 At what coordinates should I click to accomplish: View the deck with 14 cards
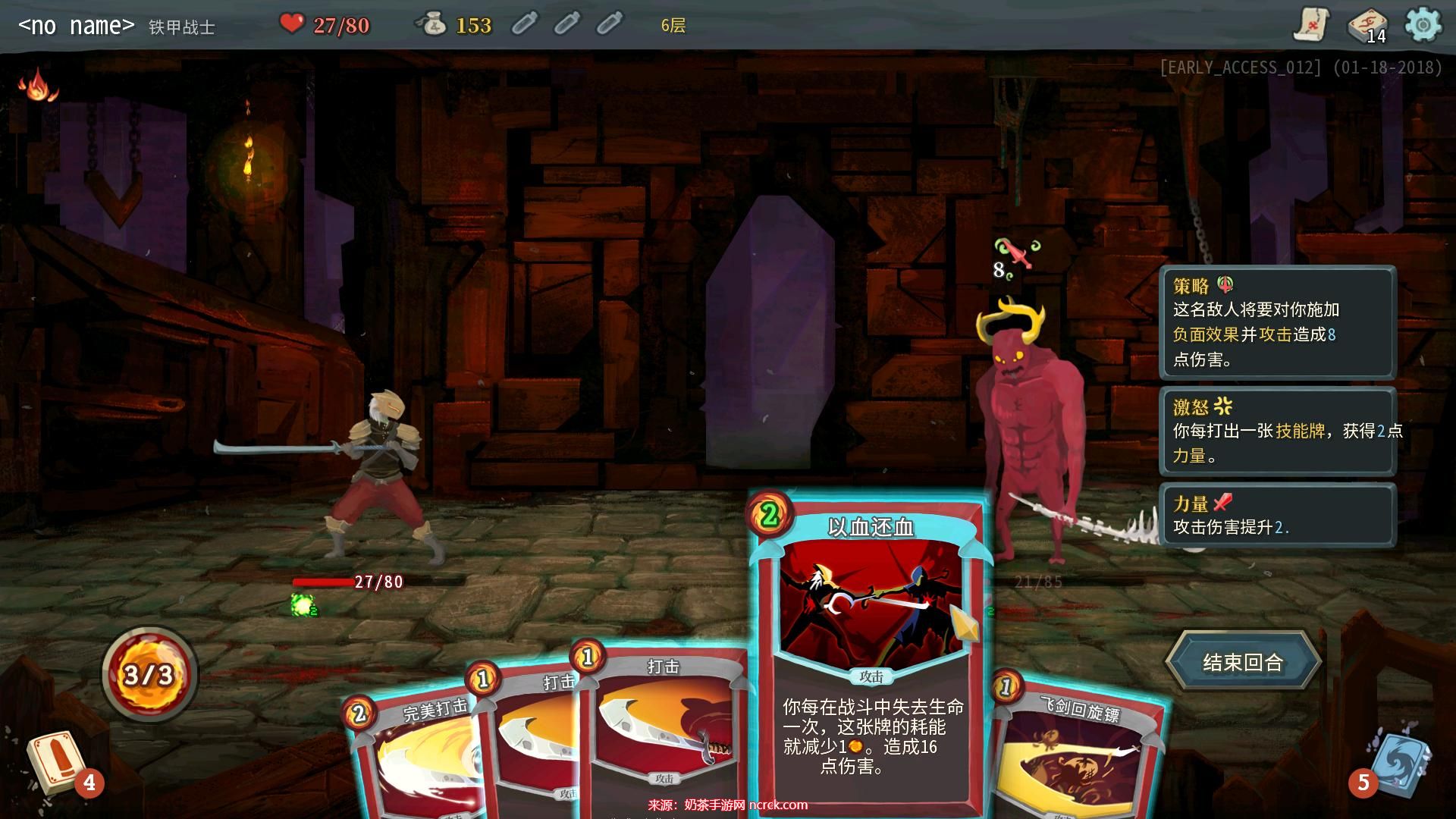(1367, 27)
